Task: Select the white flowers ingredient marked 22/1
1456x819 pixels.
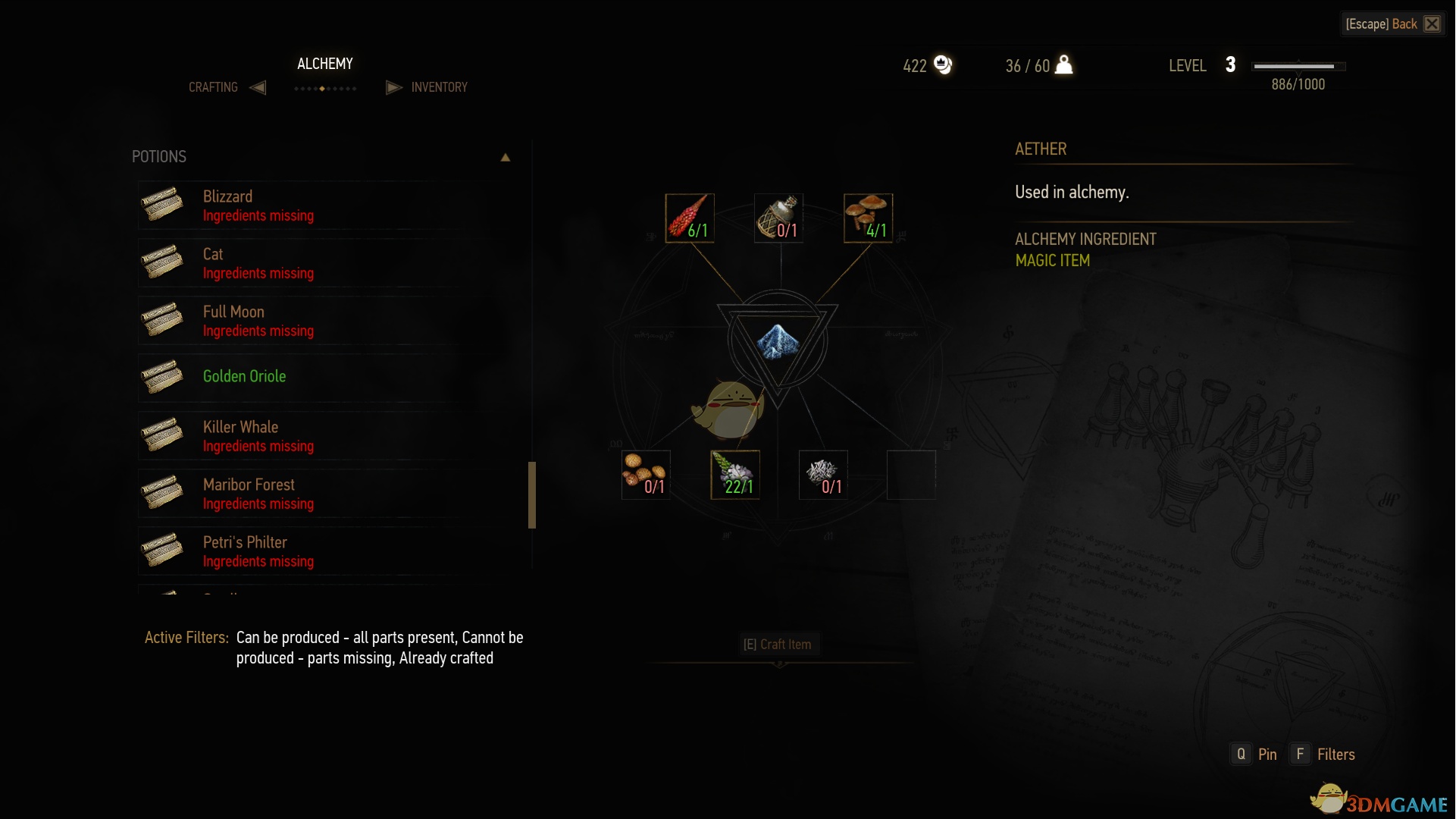Action: (x=735, y=475)
